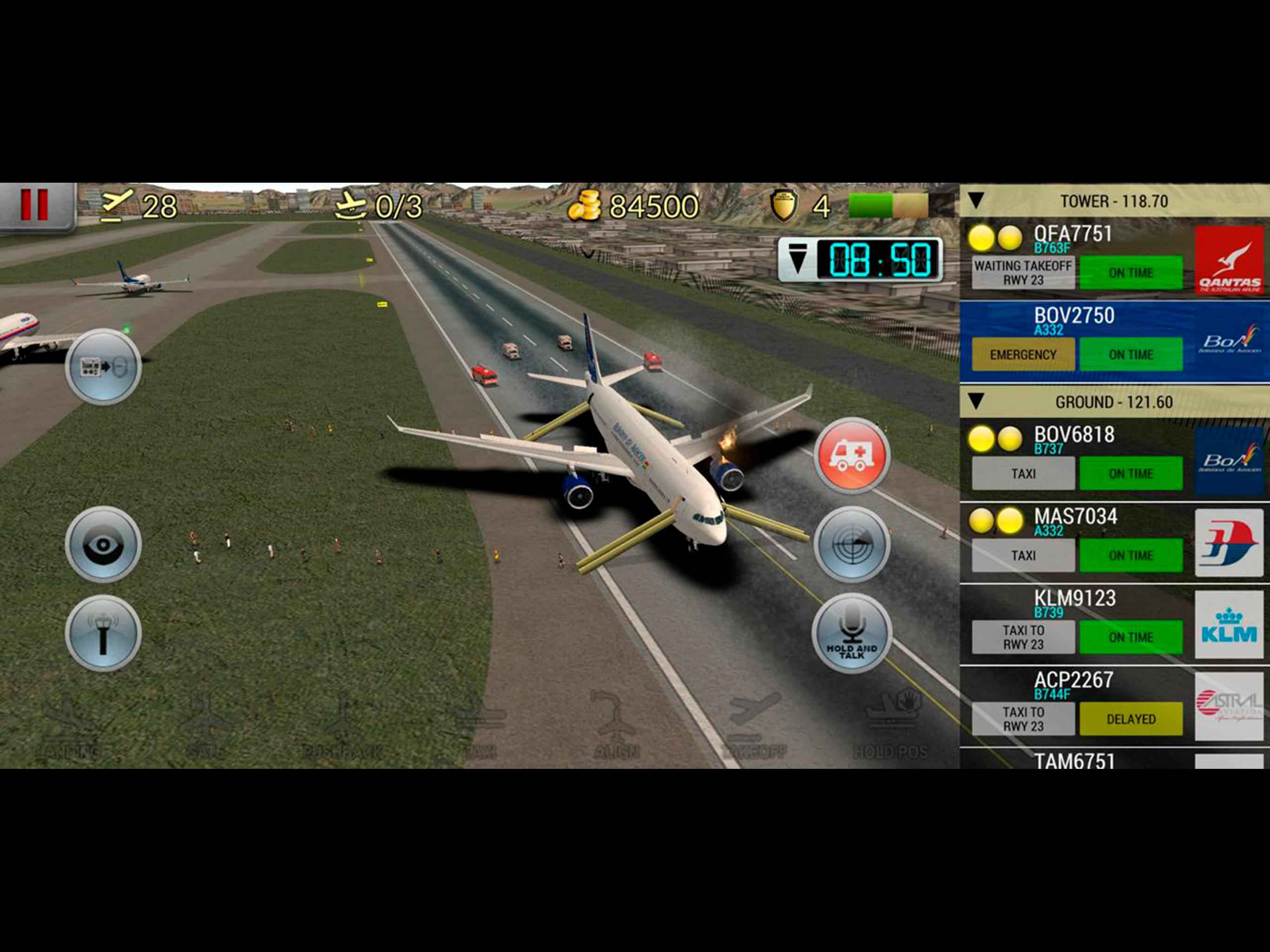Collapse the Ground 121.60 flight list
This screenshot has height=952, width=1270.
click(976, 401)
